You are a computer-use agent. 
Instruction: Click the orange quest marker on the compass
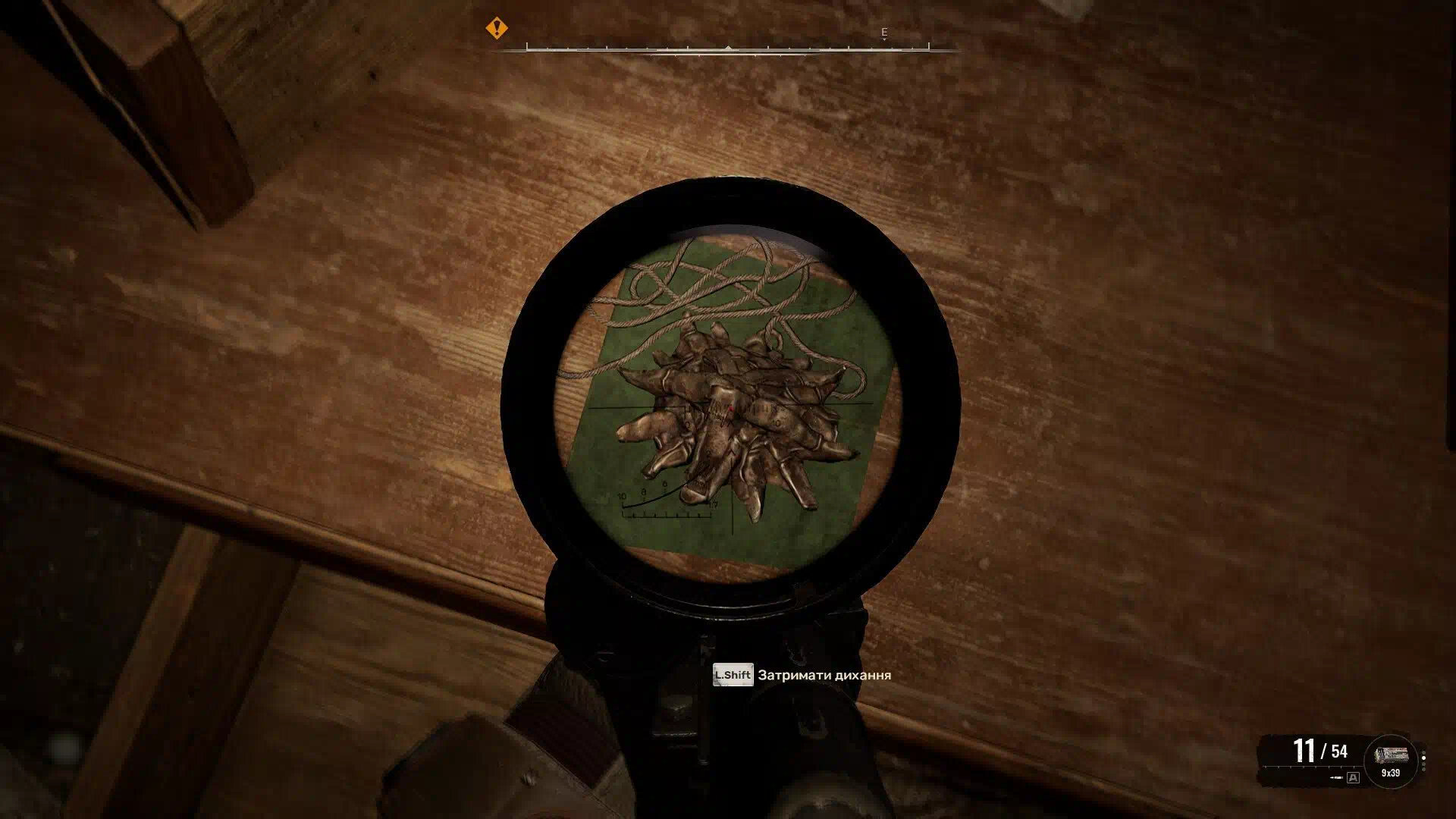497,29
